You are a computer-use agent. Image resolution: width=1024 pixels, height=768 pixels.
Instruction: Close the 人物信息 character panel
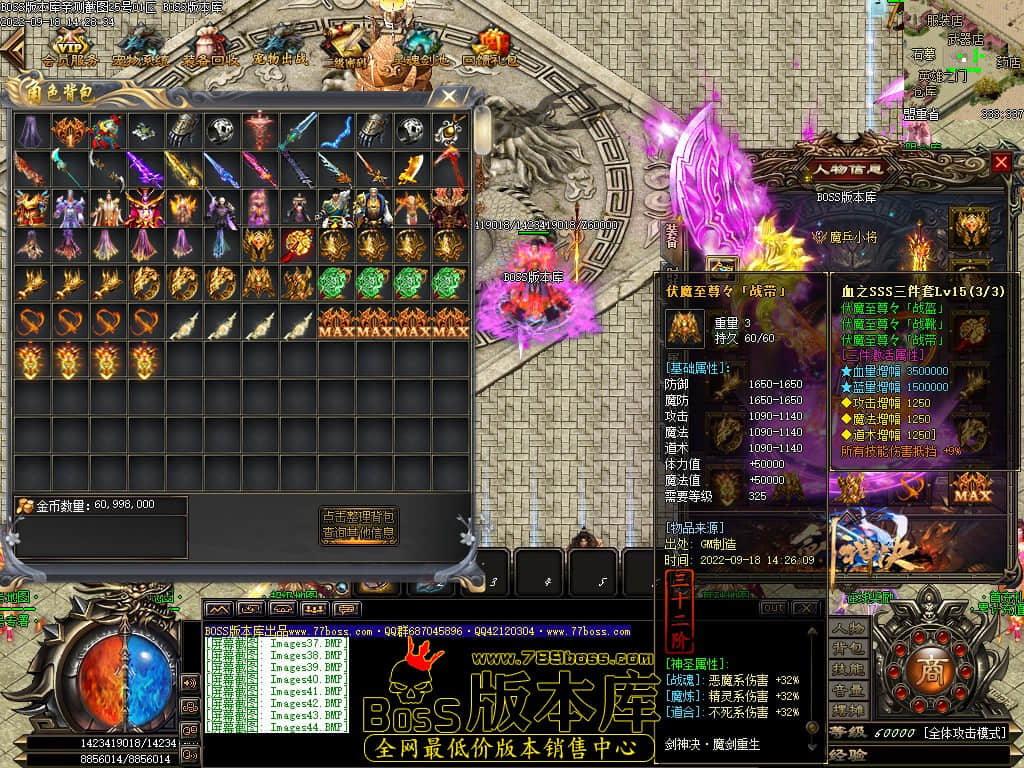coord(1001,162)
